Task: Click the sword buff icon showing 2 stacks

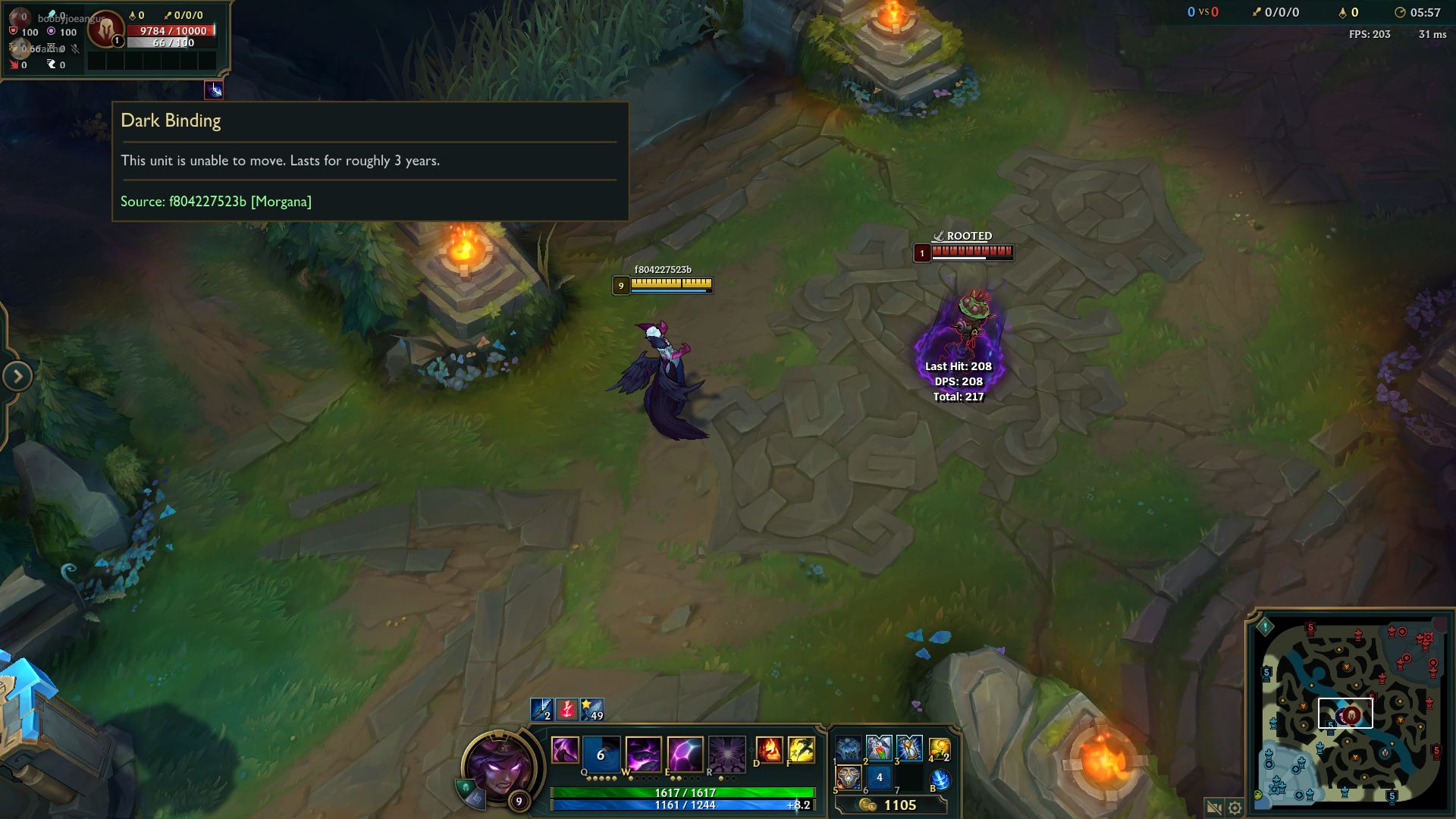Action: [541, 709]
